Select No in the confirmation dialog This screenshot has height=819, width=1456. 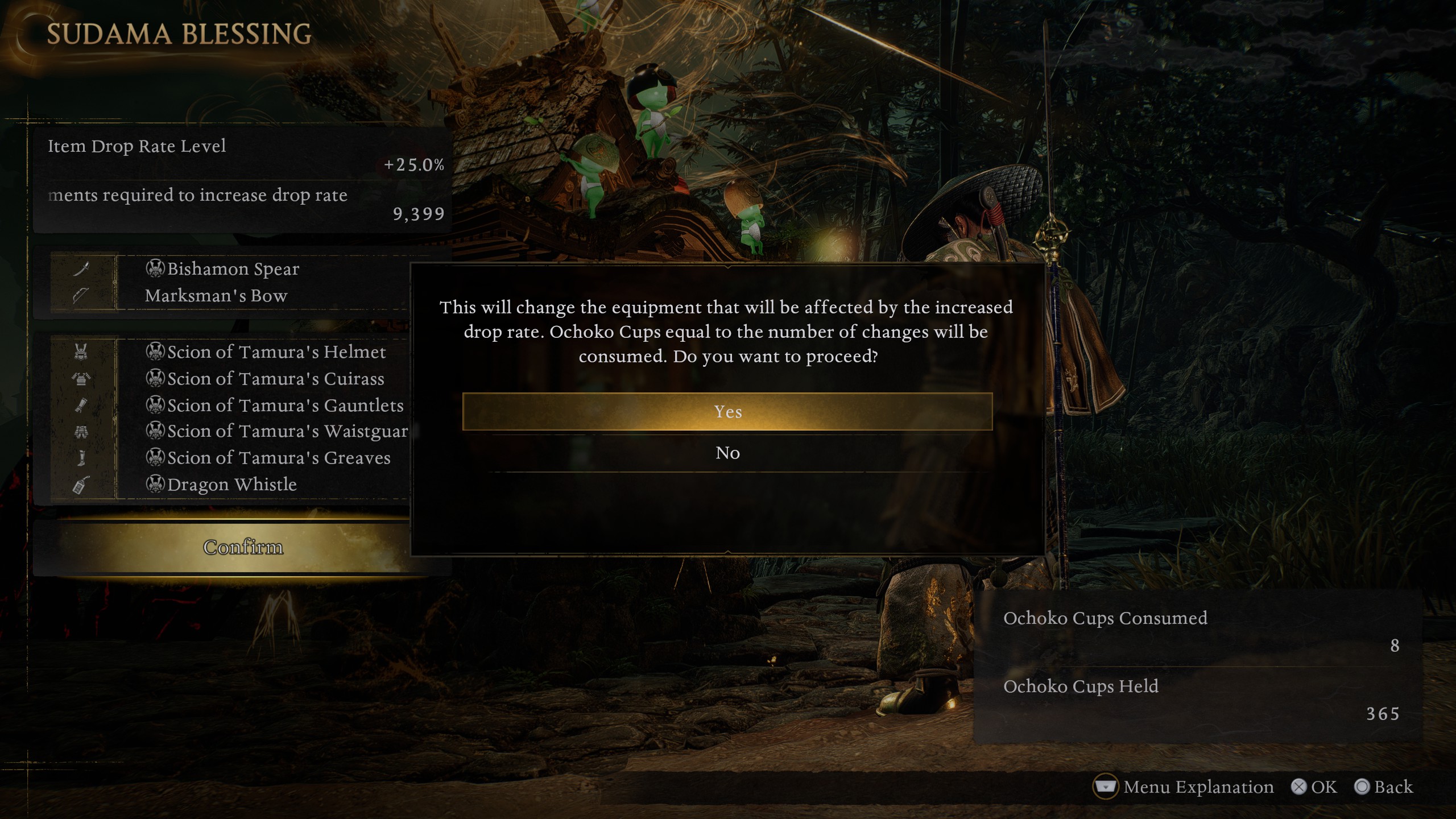(727, 453)
